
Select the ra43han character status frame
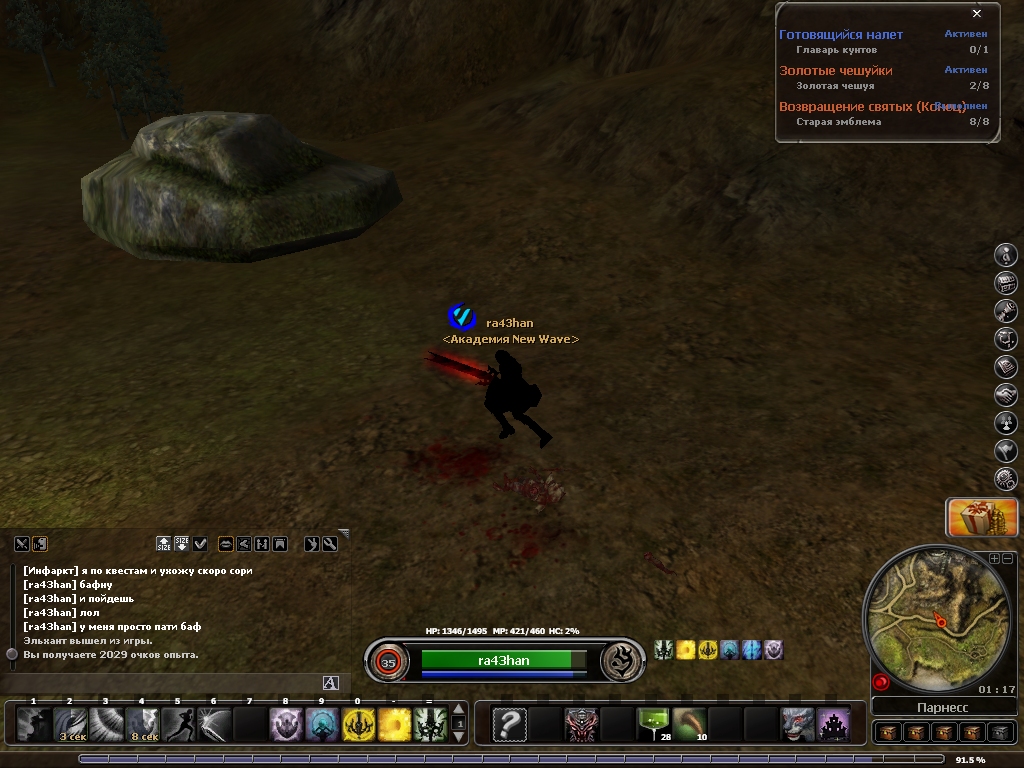(503, 660)
